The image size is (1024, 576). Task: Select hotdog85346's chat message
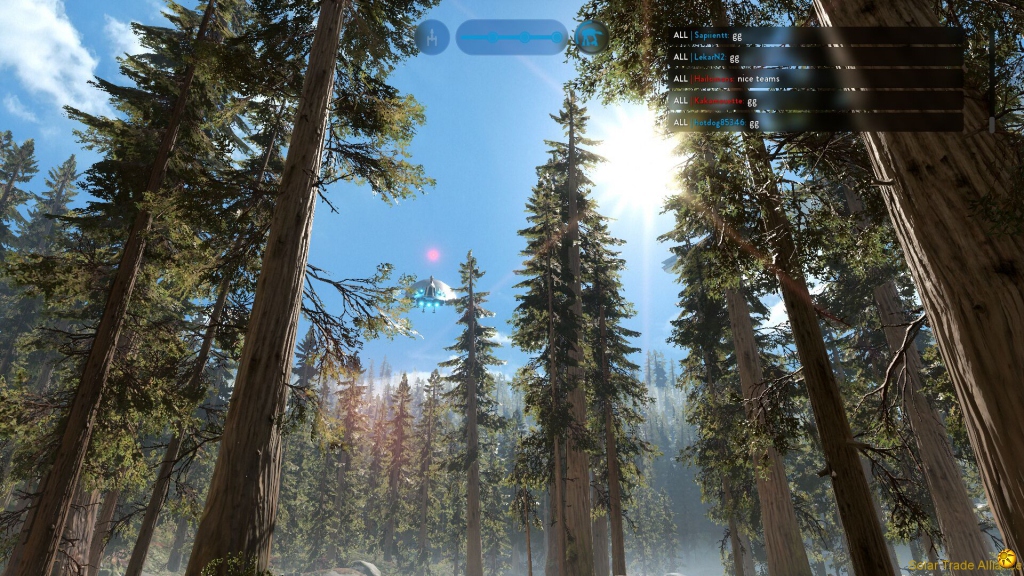point(815,123)
